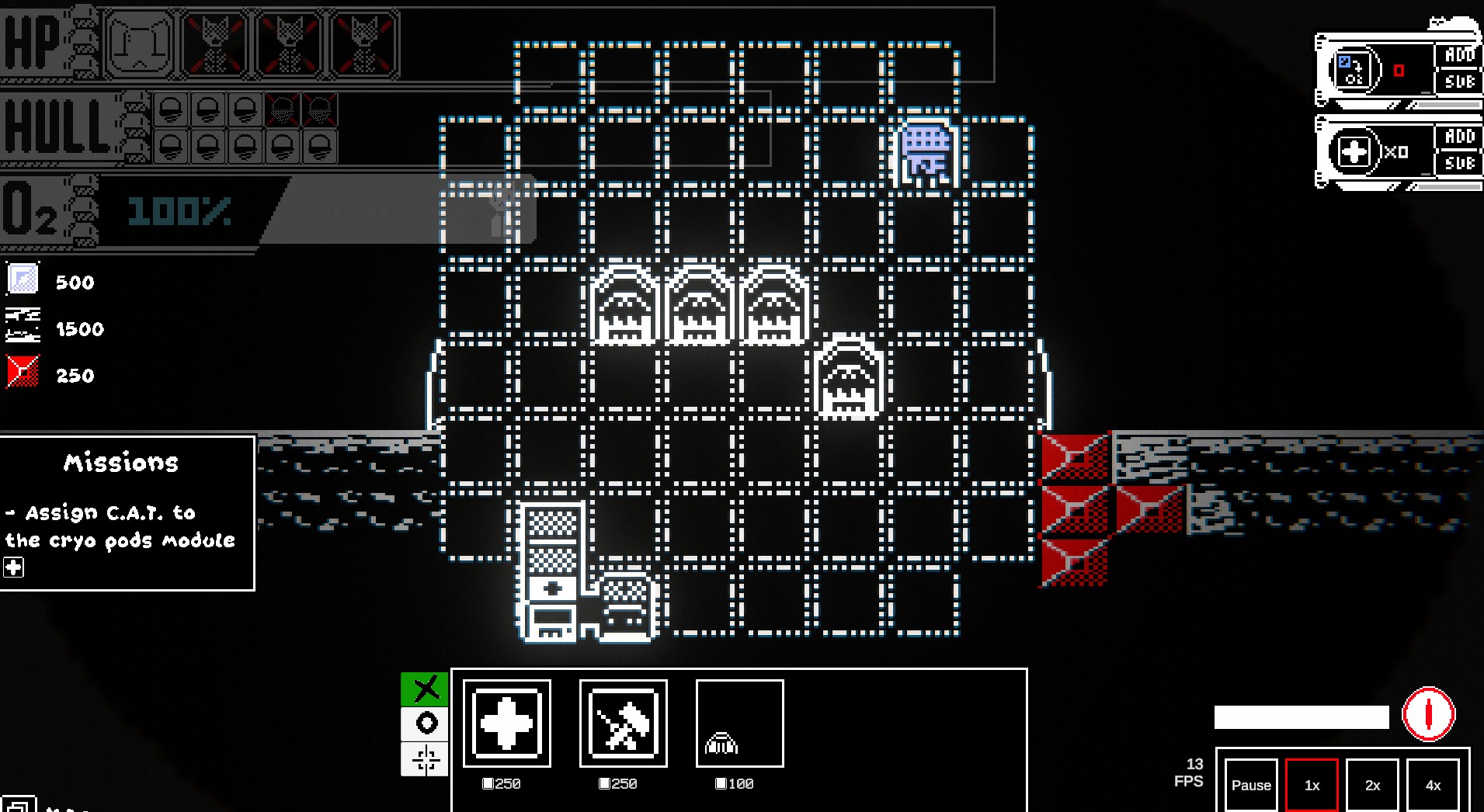Viewport: 1484px width, 812px height.
Task: Choose 4x game speed
Action: [1433, 785]
